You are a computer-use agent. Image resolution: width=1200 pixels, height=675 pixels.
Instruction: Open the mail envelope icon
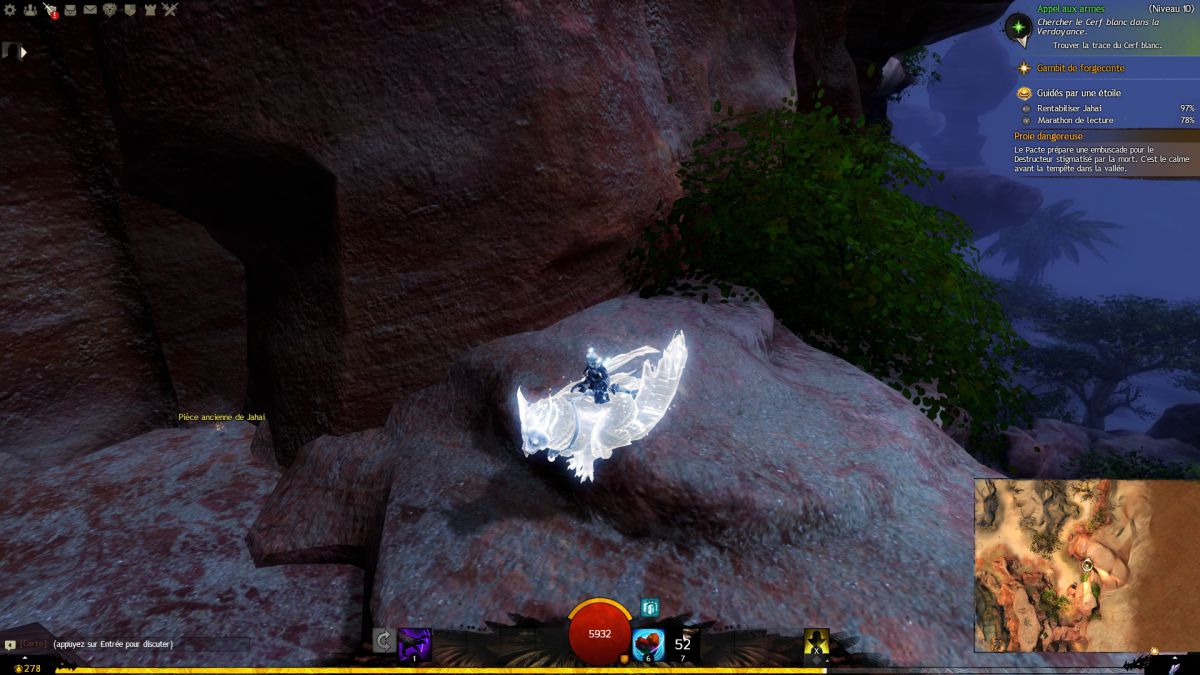tap(90, 10)
